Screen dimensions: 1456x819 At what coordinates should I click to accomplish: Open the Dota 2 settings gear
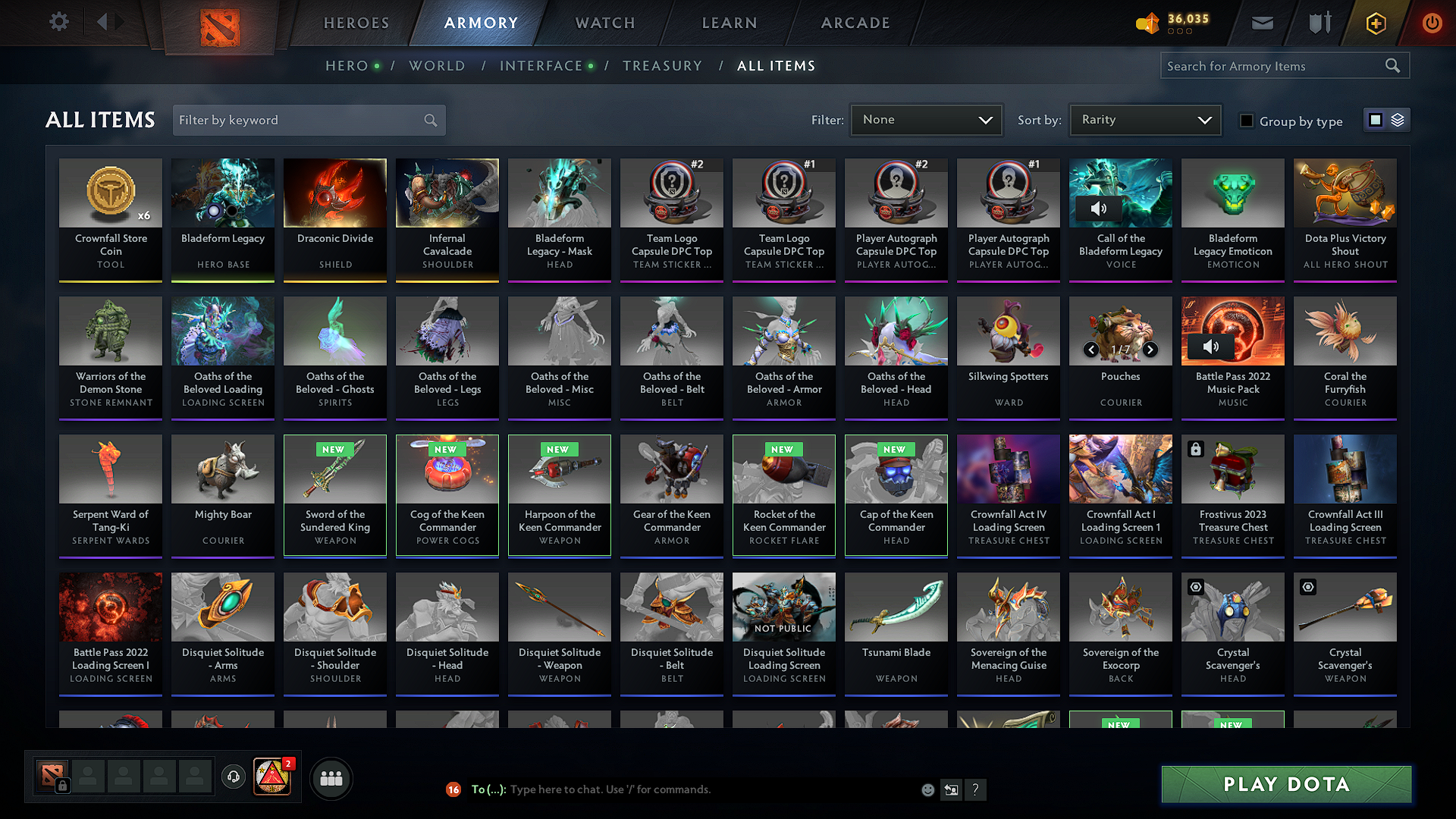pyautogui.click(x=59, y=22)
